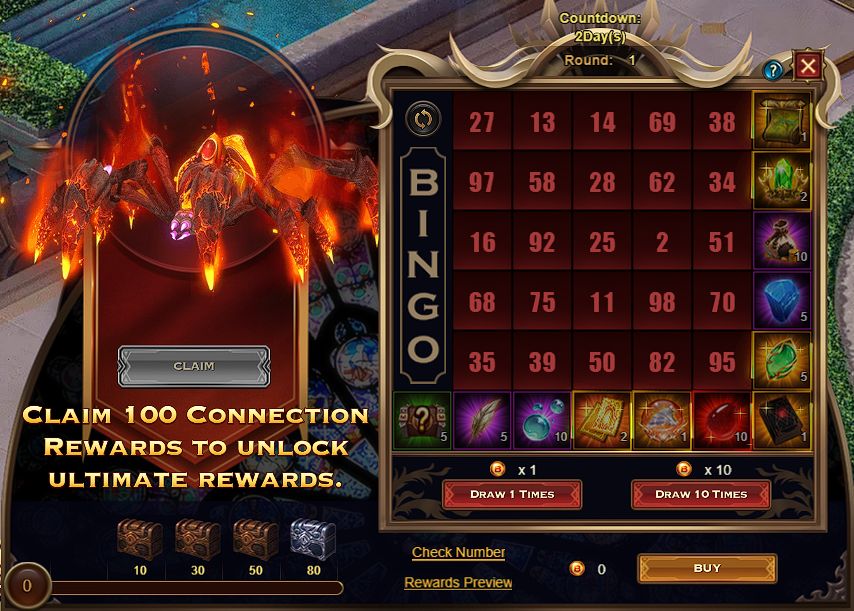Click the Draw 10 Times button
Viewport: 854px width, 611px height.
coord(700,494)
